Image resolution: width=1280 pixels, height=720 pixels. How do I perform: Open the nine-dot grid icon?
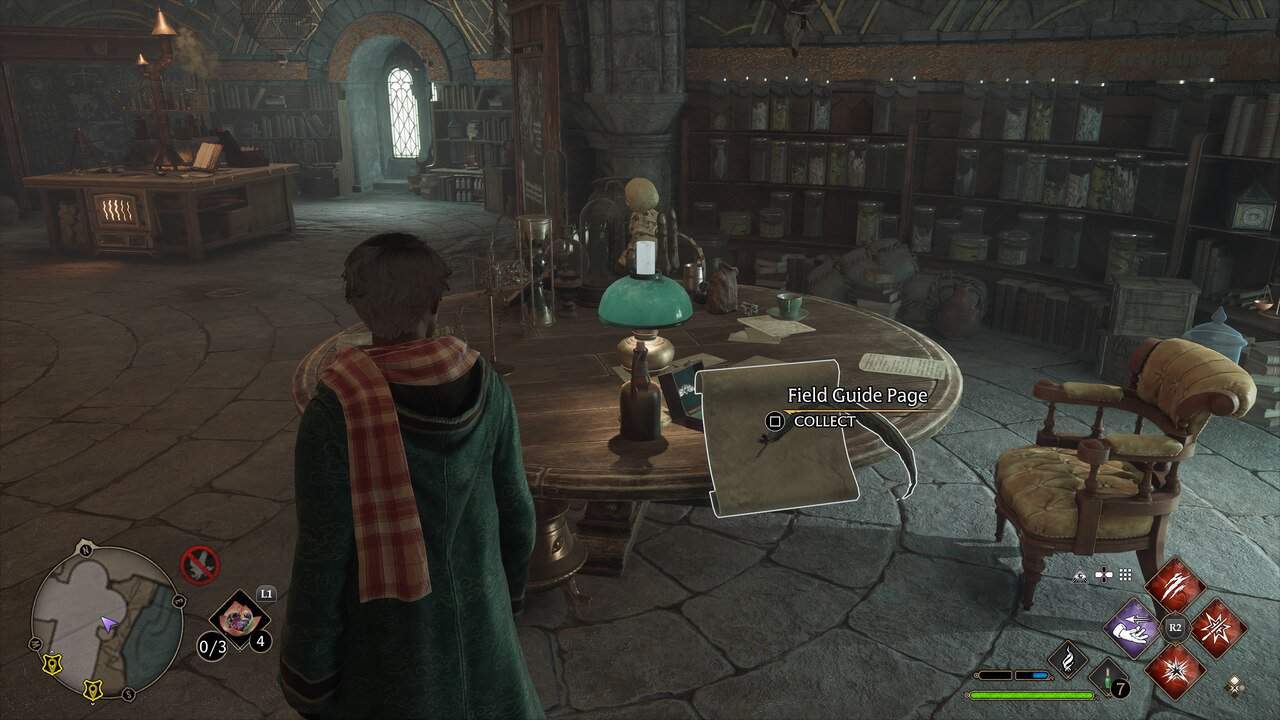pos(1126,575)
